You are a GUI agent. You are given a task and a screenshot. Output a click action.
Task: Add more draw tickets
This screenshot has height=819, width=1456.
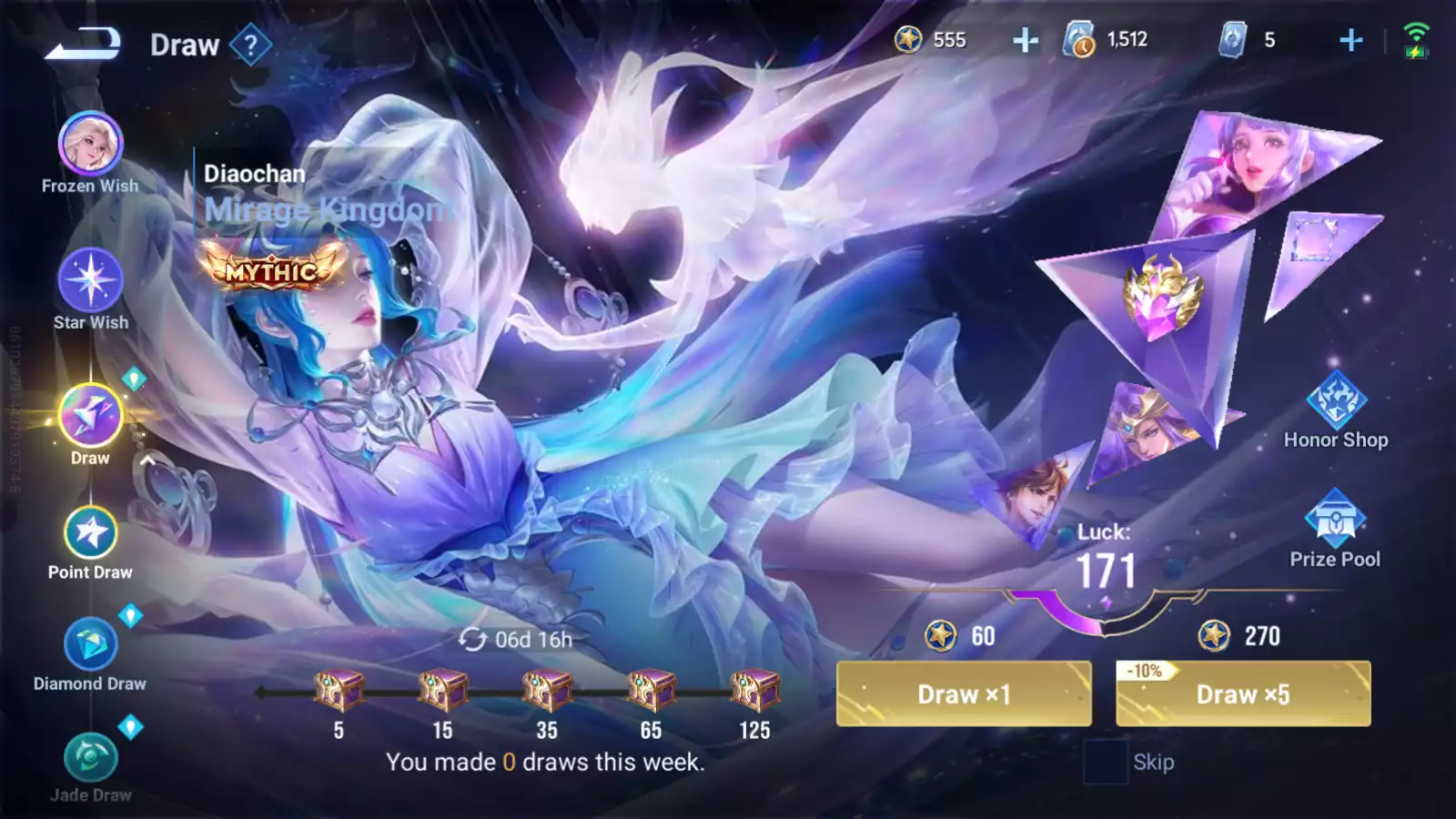[x=1351, y=40]
